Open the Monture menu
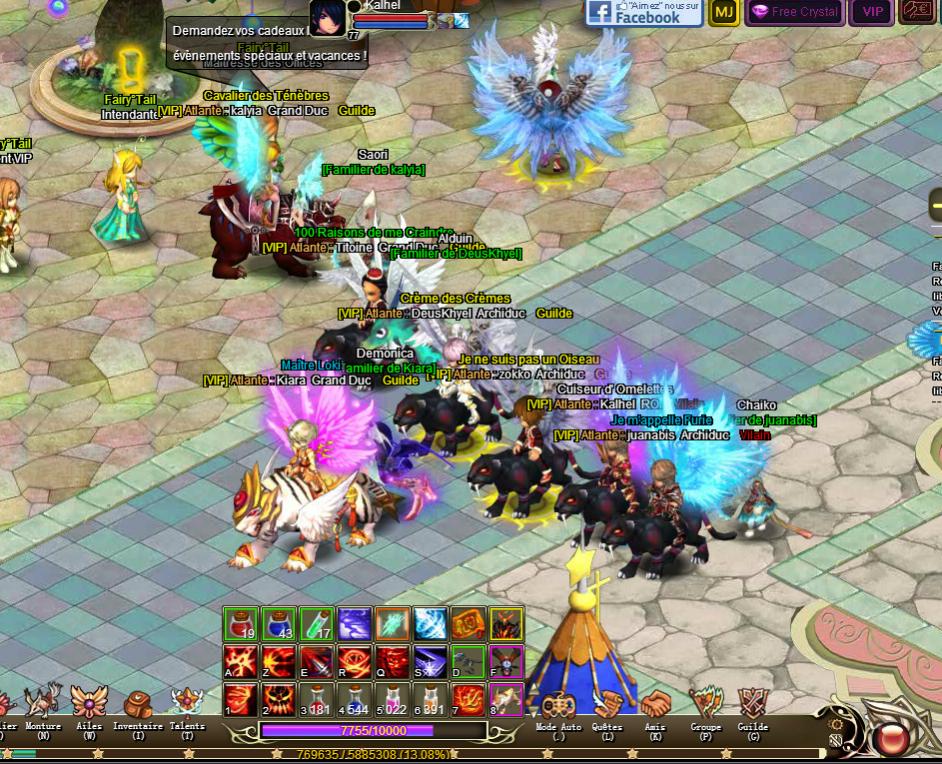Image resolution: width=942 pixels, height=764 pixels. point(43,702)
